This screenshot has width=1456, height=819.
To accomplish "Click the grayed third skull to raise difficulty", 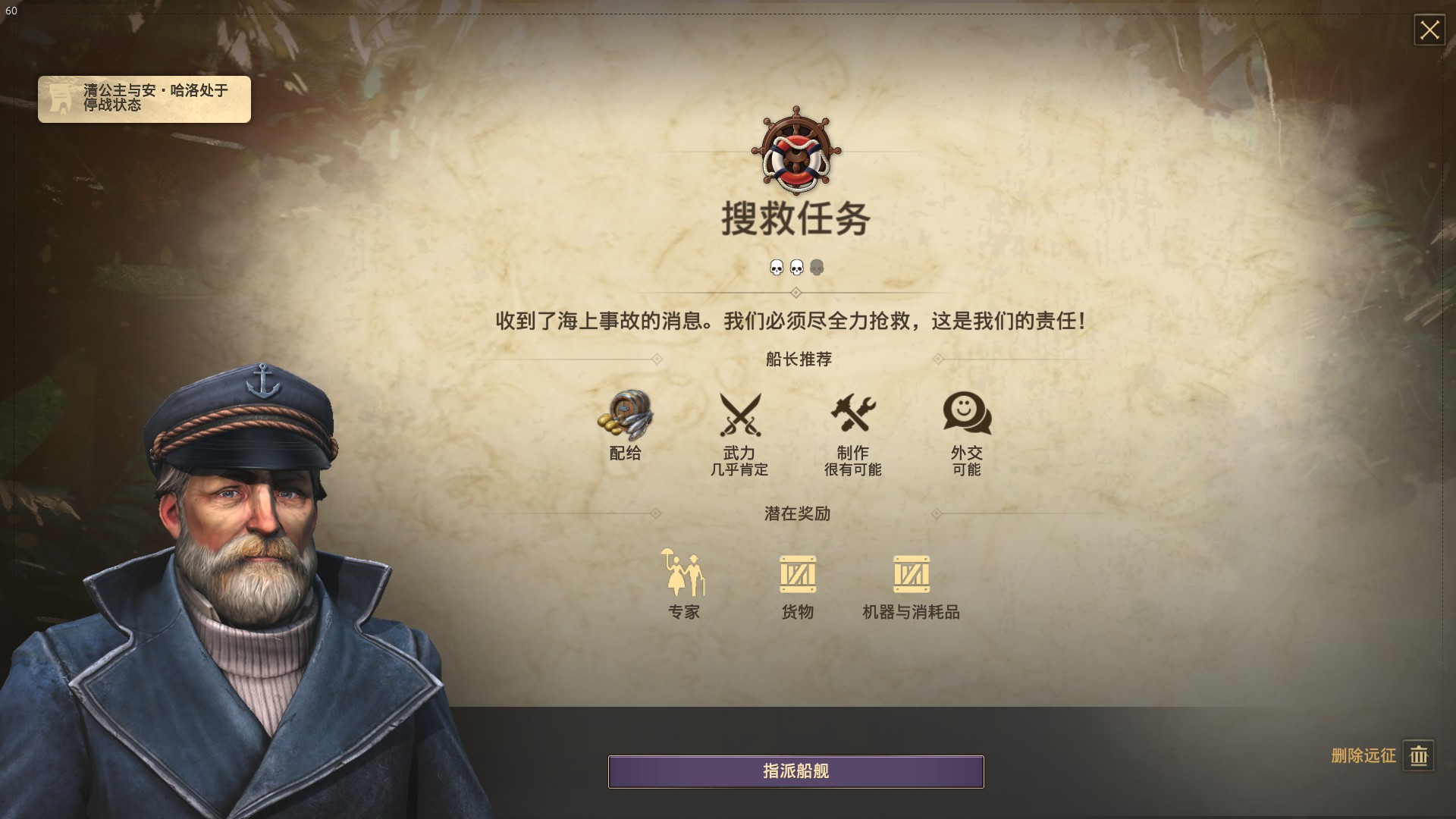I will tap(817, 267).
